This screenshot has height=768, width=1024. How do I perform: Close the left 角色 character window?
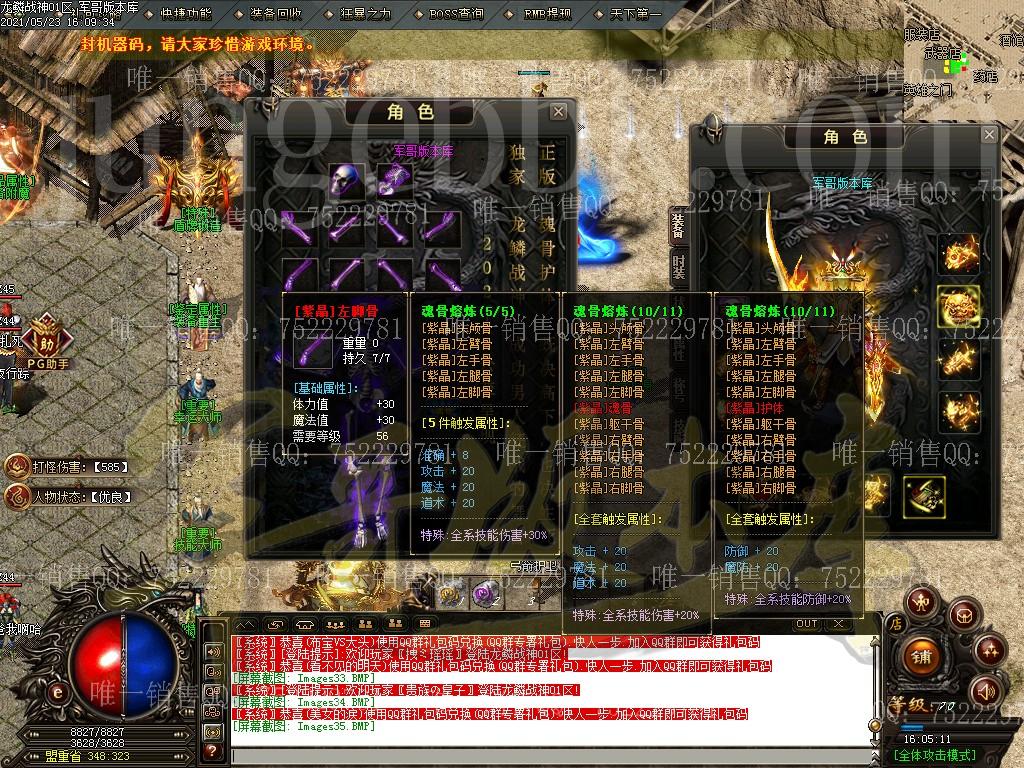(x=558, y=111)
